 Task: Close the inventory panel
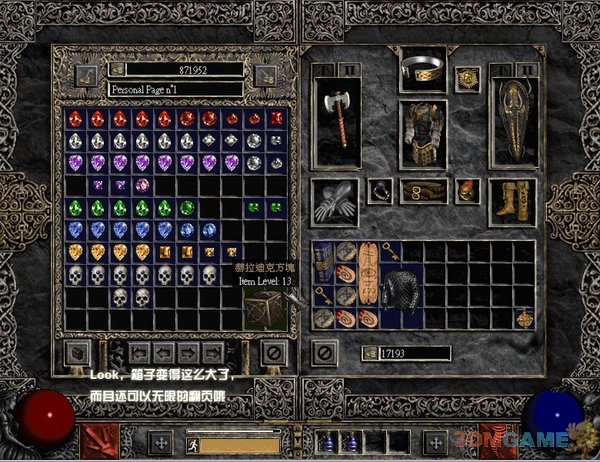pos(324,352)
